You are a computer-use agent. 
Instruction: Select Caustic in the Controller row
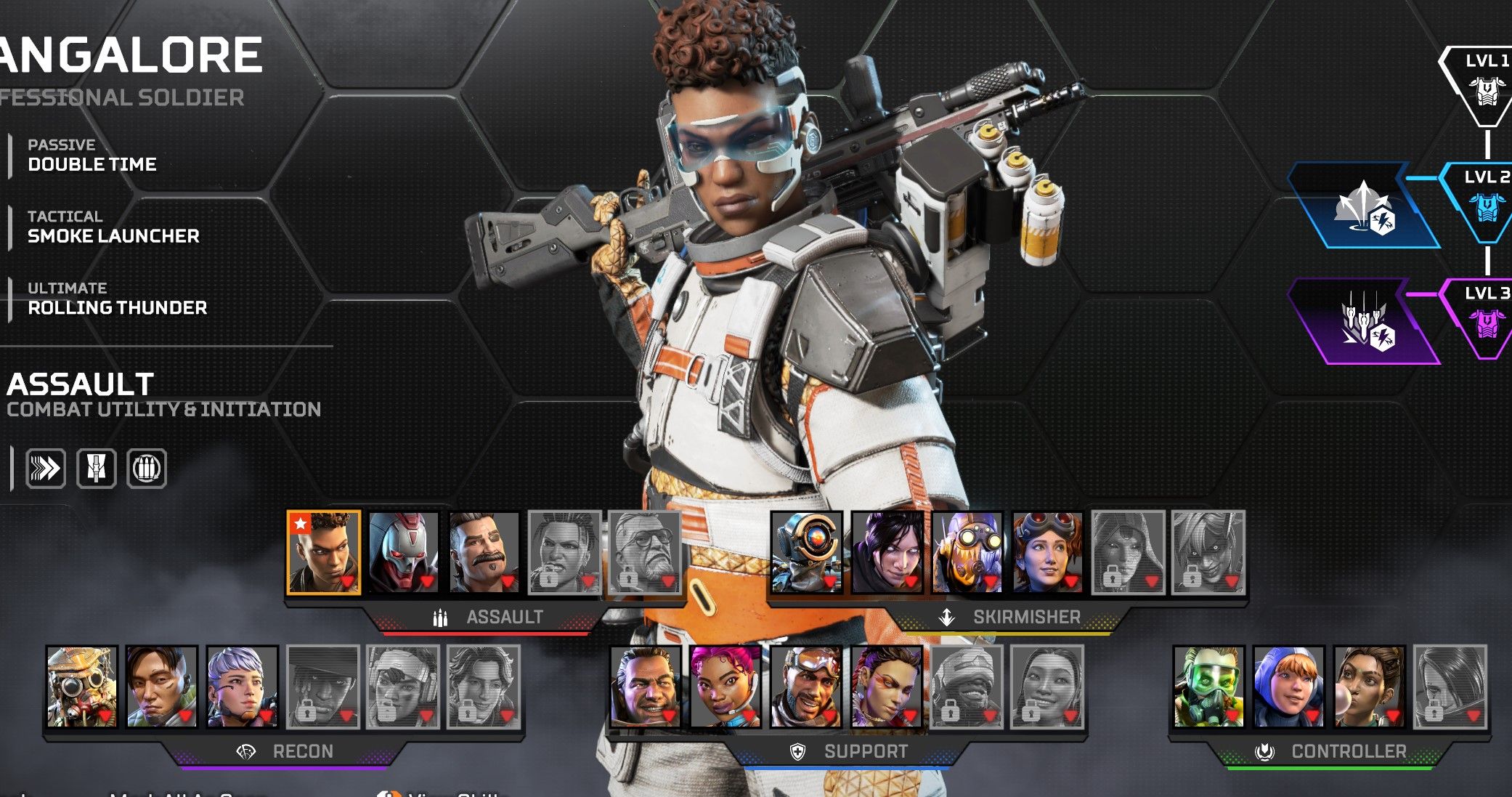click(x=1209, y=687)
